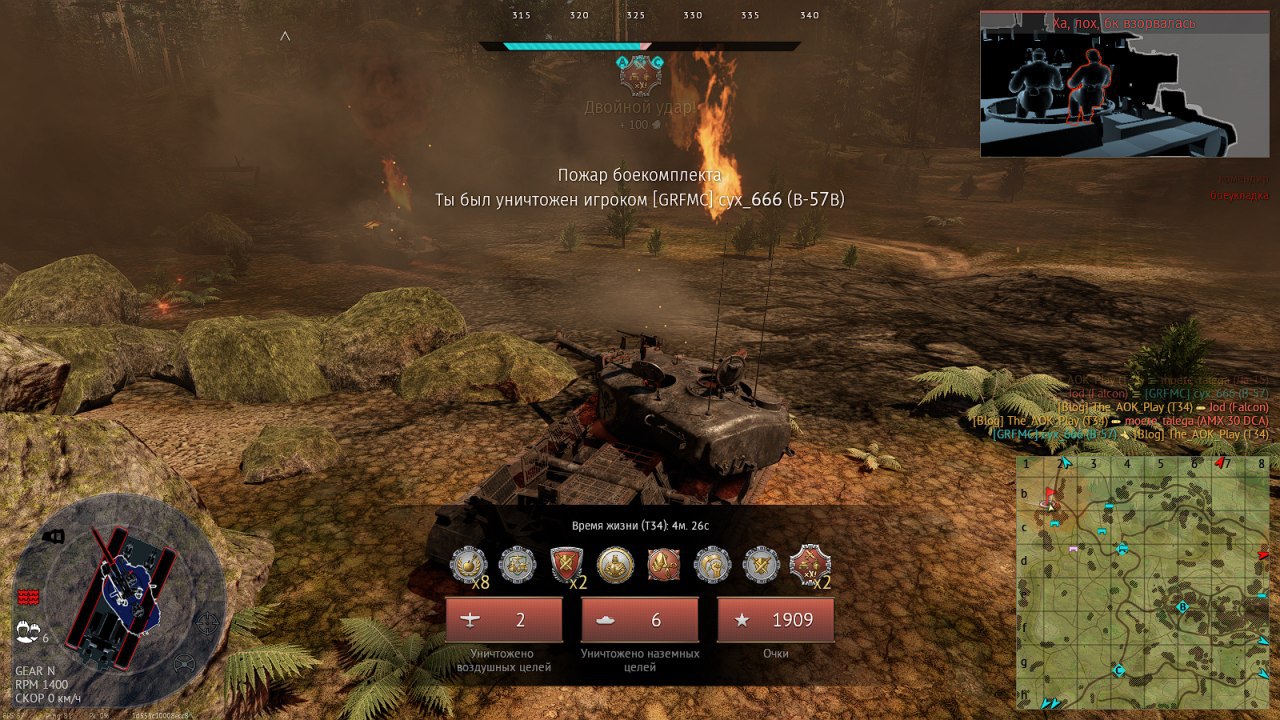Inspect the silver twin-tank medal

coord(517,565)
